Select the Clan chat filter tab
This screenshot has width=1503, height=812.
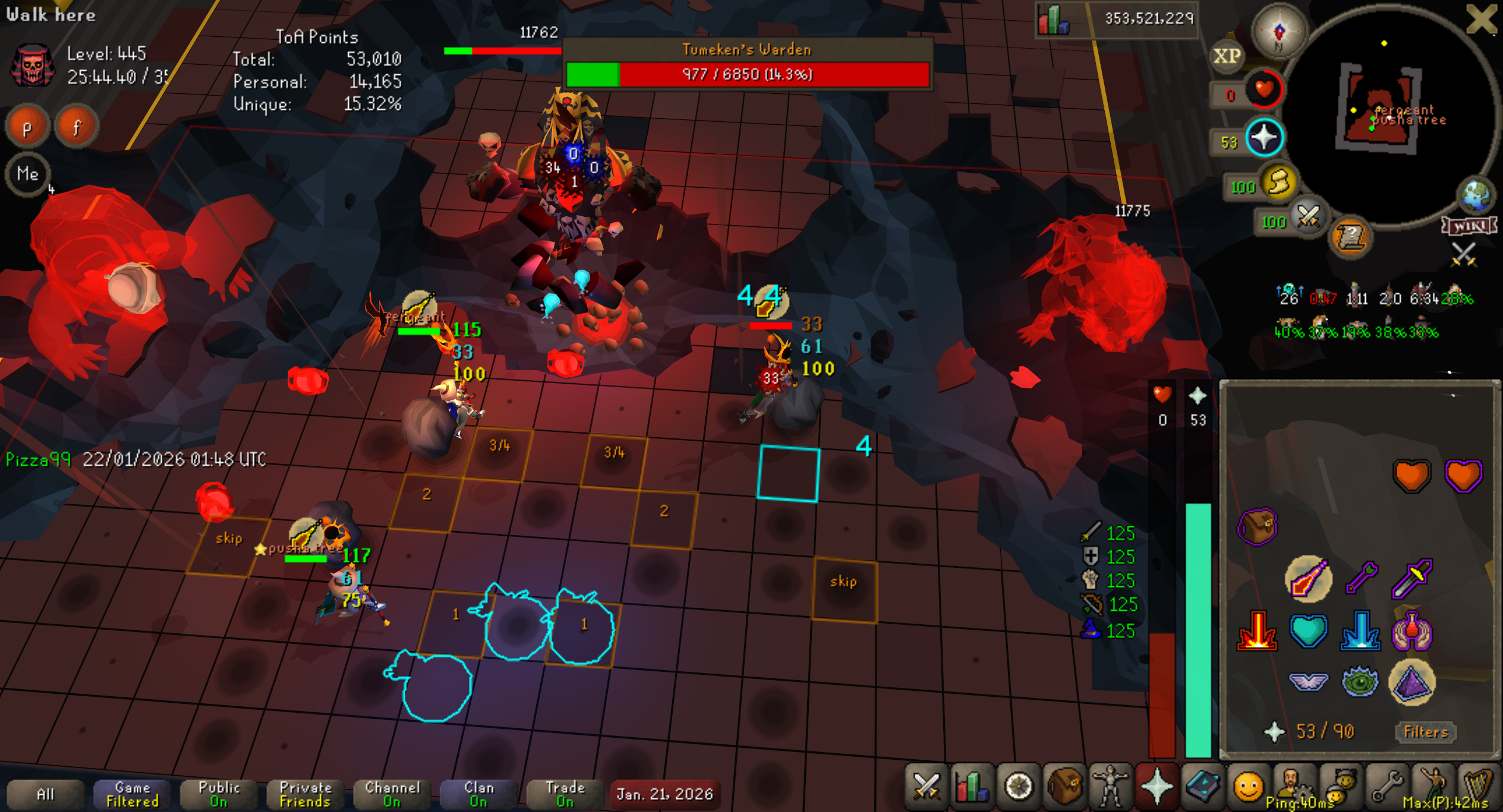pos(478,794)
